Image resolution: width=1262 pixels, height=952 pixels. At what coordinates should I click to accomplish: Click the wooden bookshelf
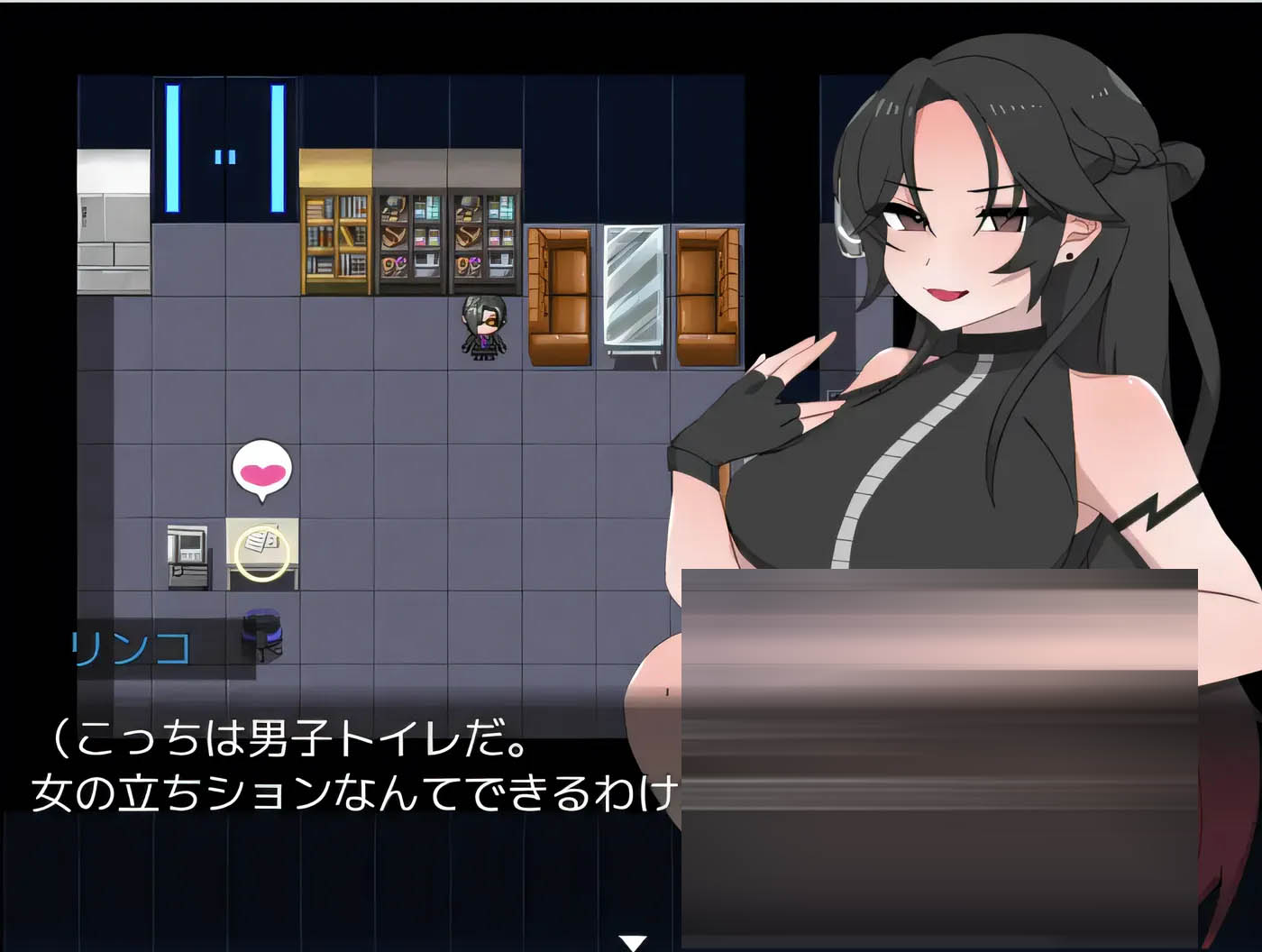[334, 234]
